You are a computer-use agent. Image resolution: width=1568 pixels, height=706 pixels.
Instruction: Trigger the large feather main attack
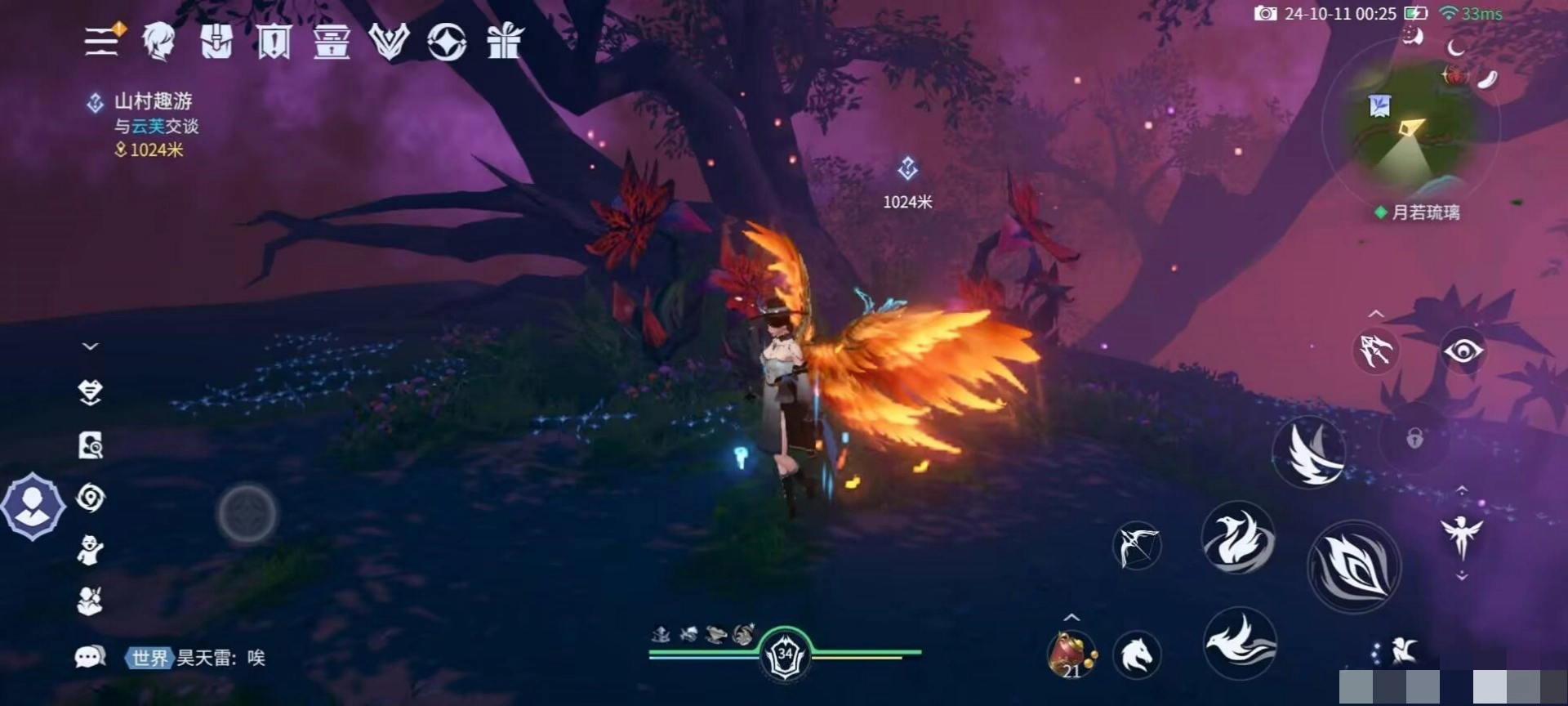click(x=1353, y=565)
